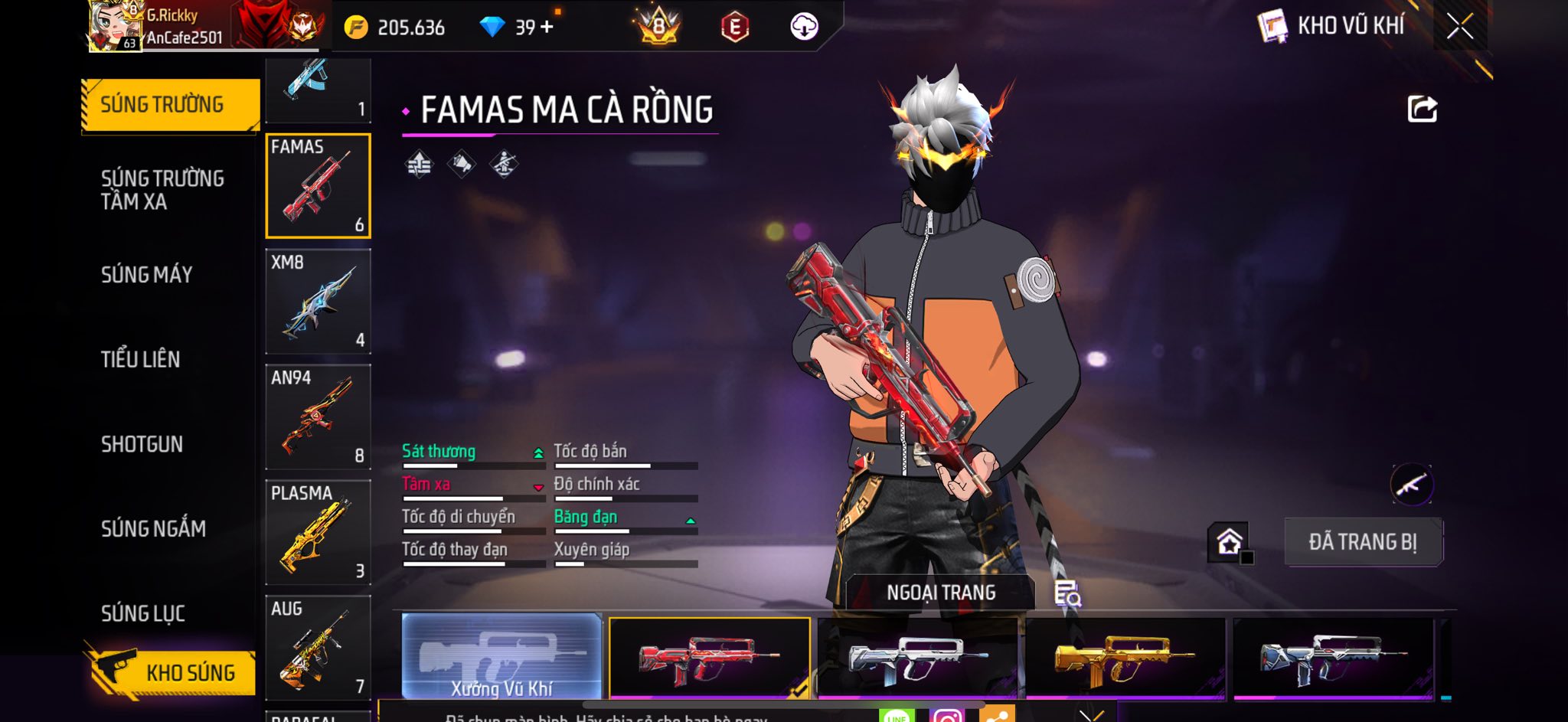Close the Kho Vũ Khí screen
Image resolution: width=1568 pixels, height=722 pixels.
click(x=1459, y=27)
